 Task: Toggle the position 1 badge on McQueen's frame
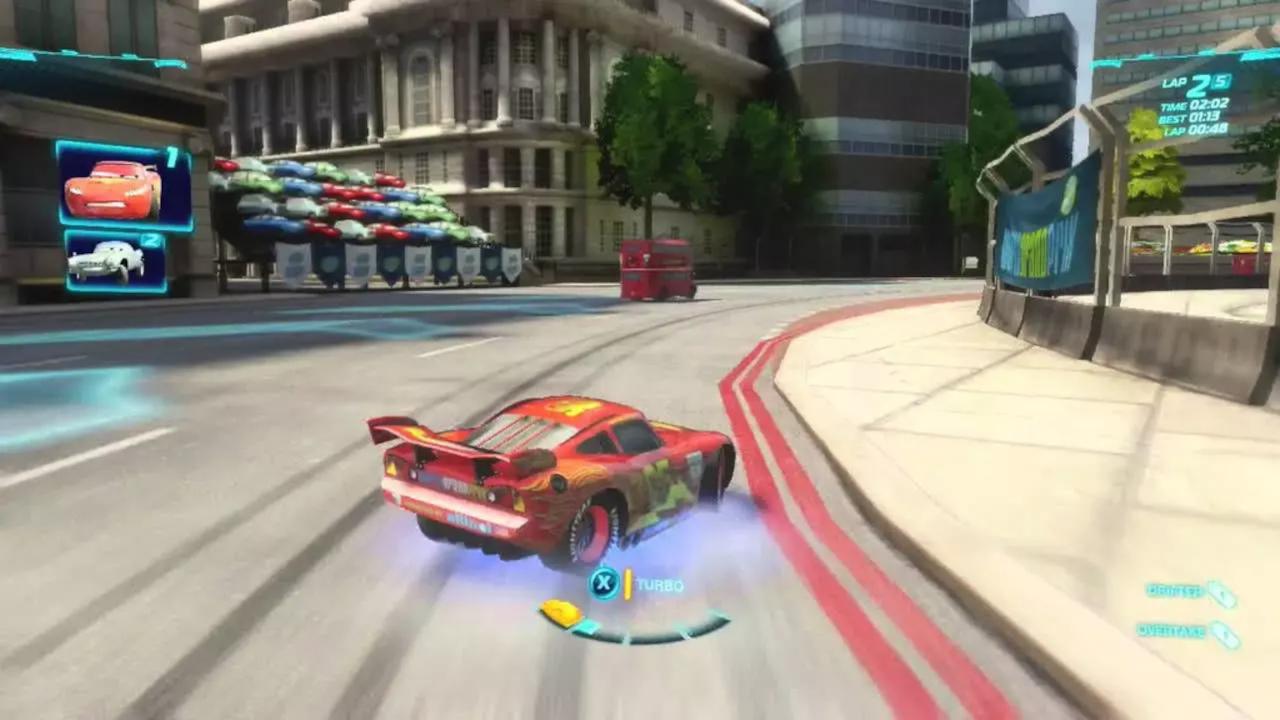click(170, 158)
